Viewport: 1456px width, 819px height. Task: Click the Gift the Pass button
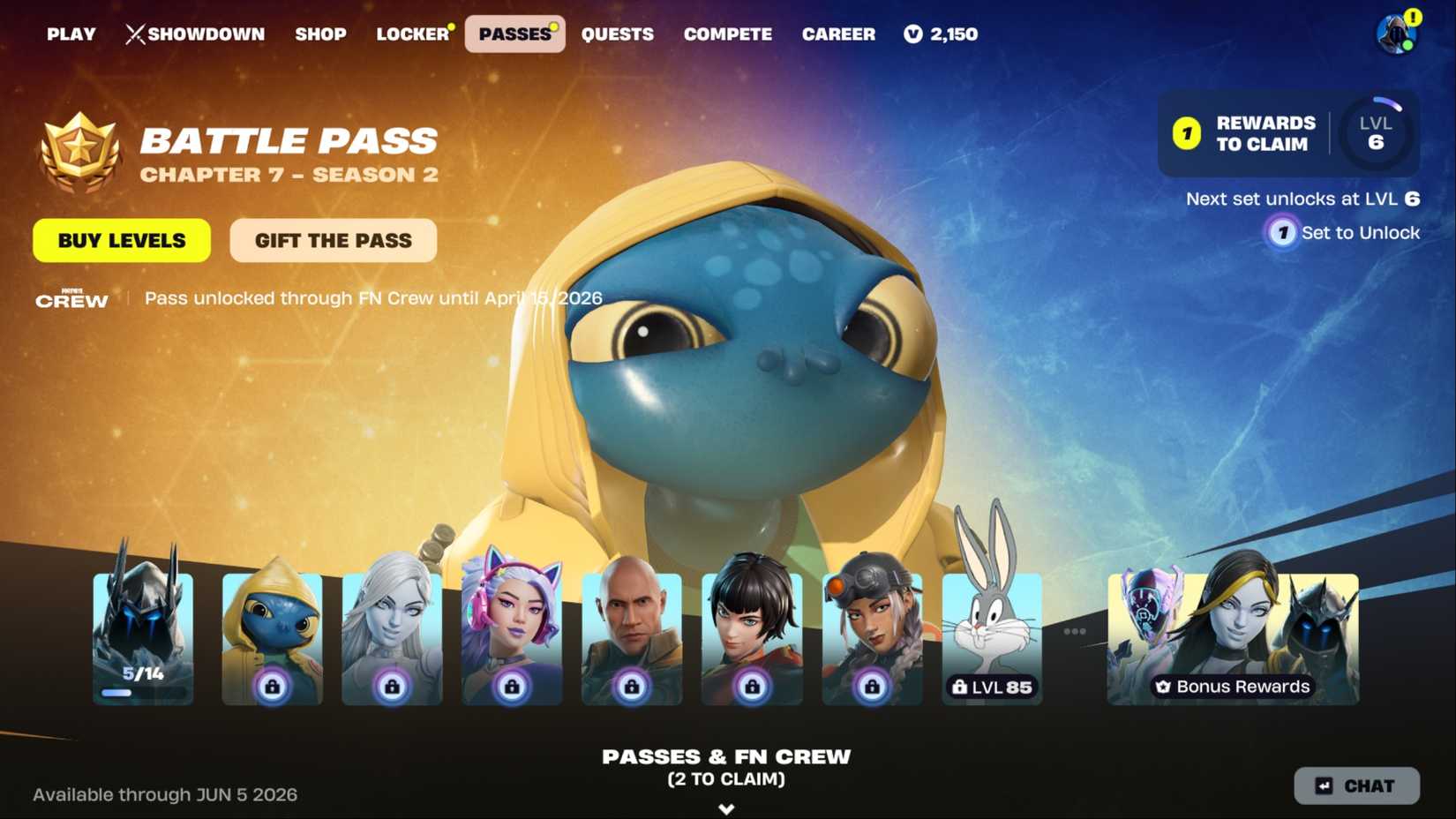point(333,240)
